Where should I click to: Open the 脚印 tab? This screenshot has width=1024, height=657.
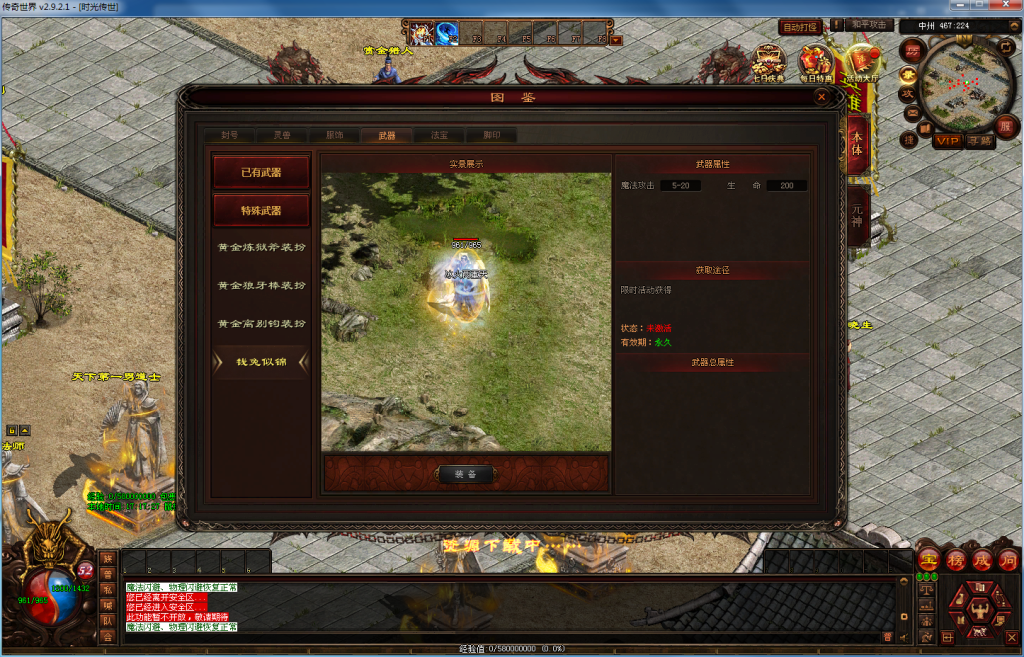492,135
